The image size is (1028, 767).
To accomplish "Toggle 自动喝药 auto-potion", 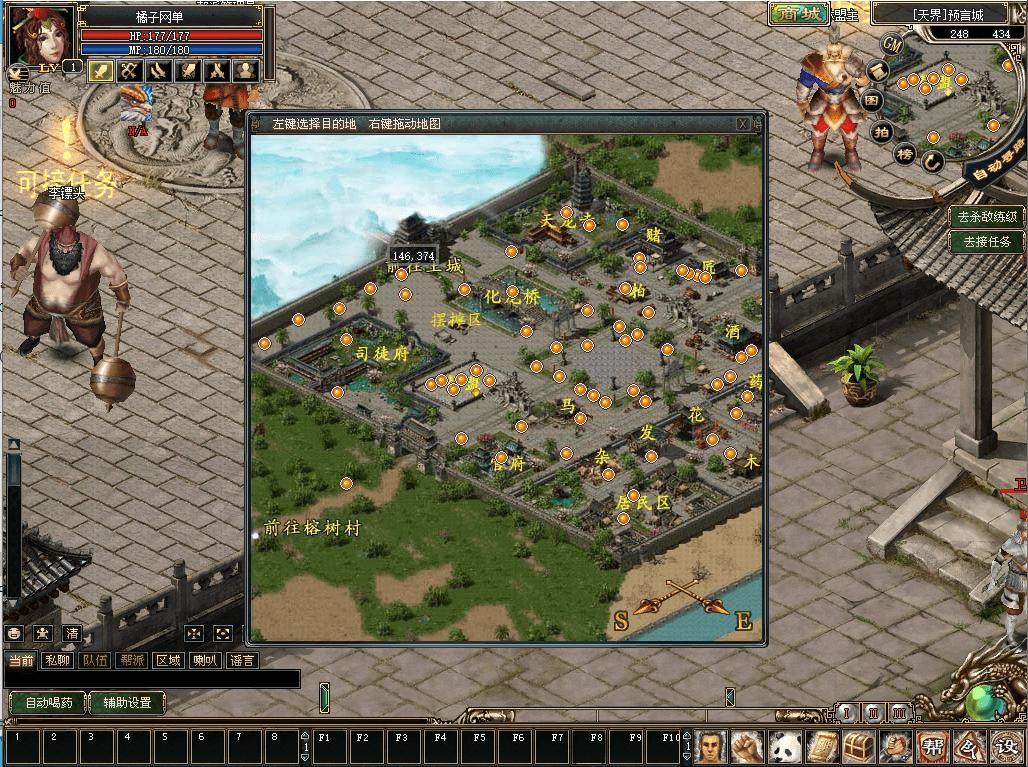I will [48, 703].
